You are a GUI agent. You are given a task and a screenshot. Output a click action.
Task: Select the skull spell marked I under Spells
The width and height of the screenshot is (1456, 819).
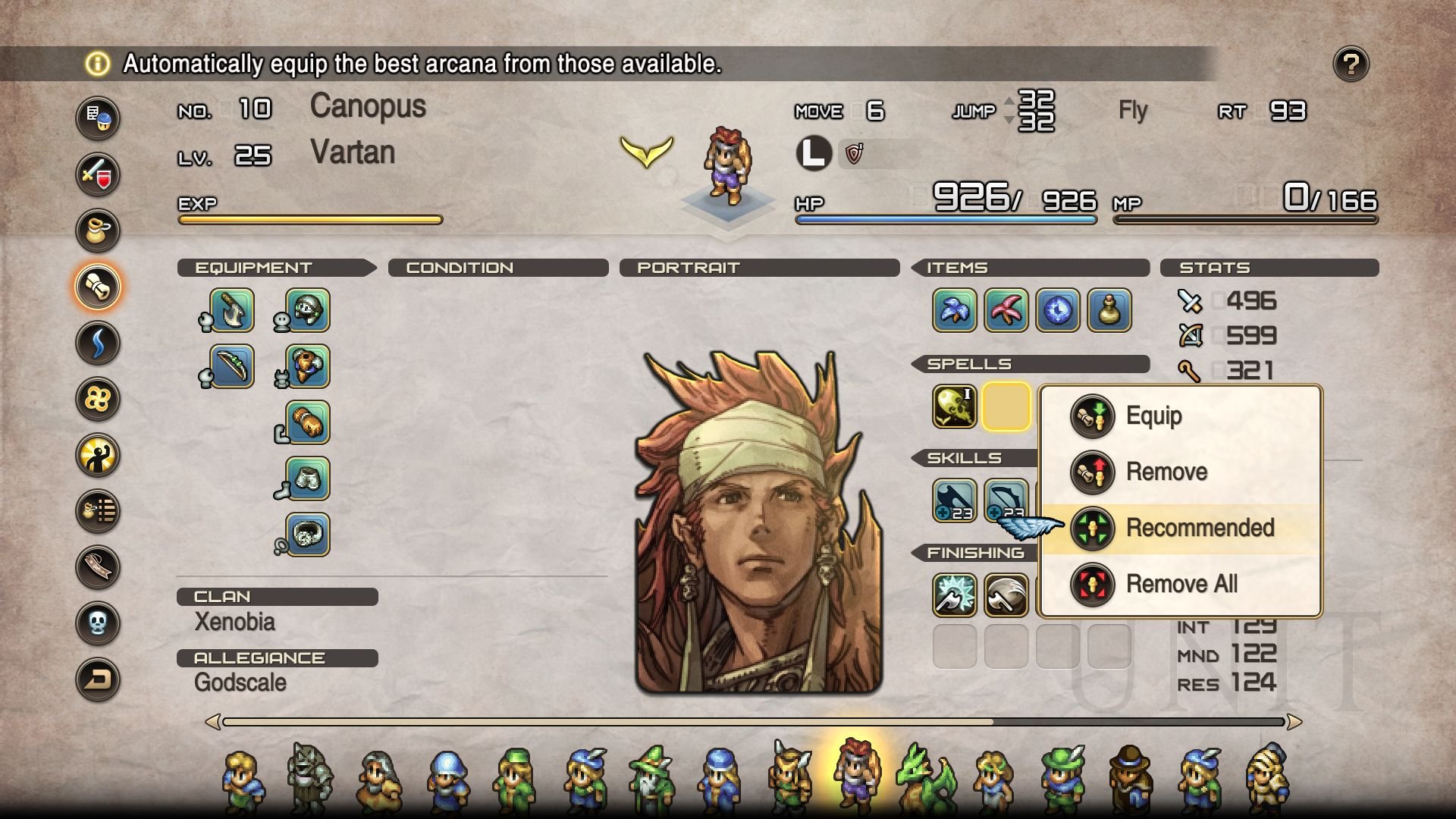(x=954, y=407)
